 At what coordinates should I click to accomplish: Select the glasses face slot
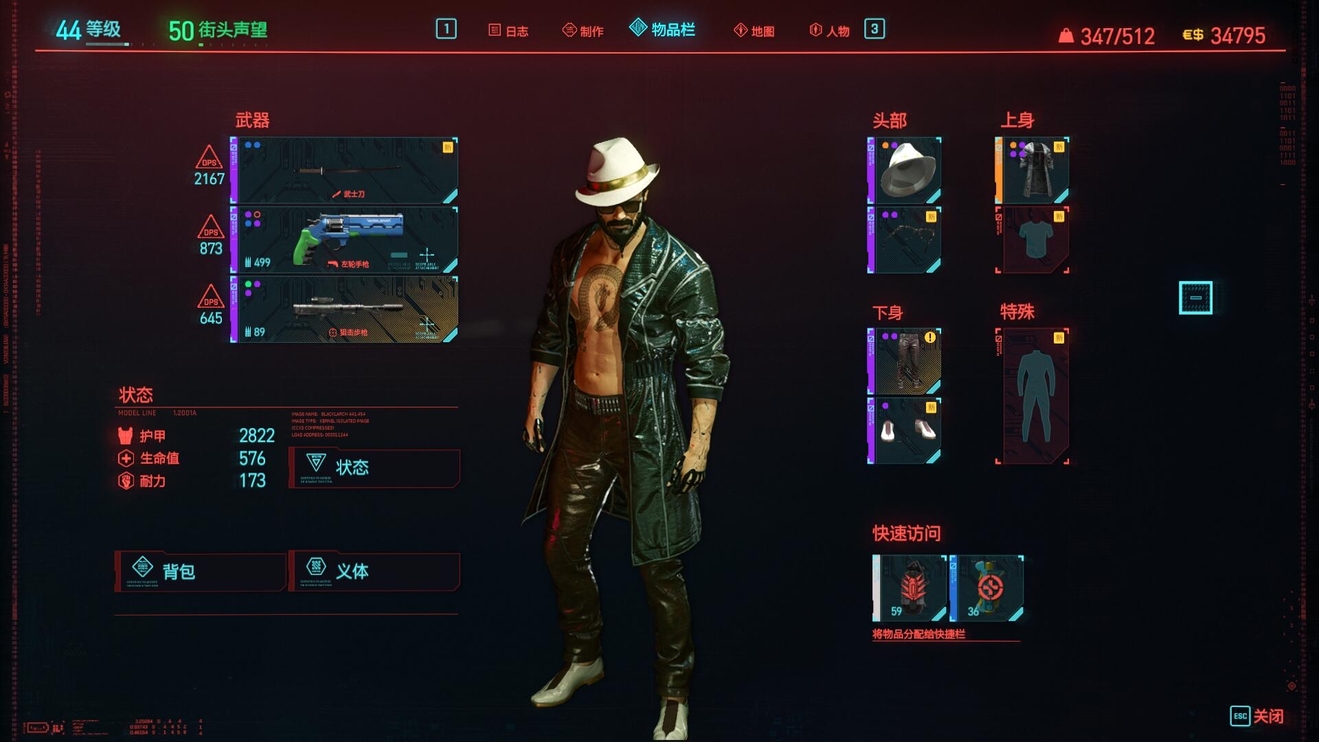click(x=905, y=240)
